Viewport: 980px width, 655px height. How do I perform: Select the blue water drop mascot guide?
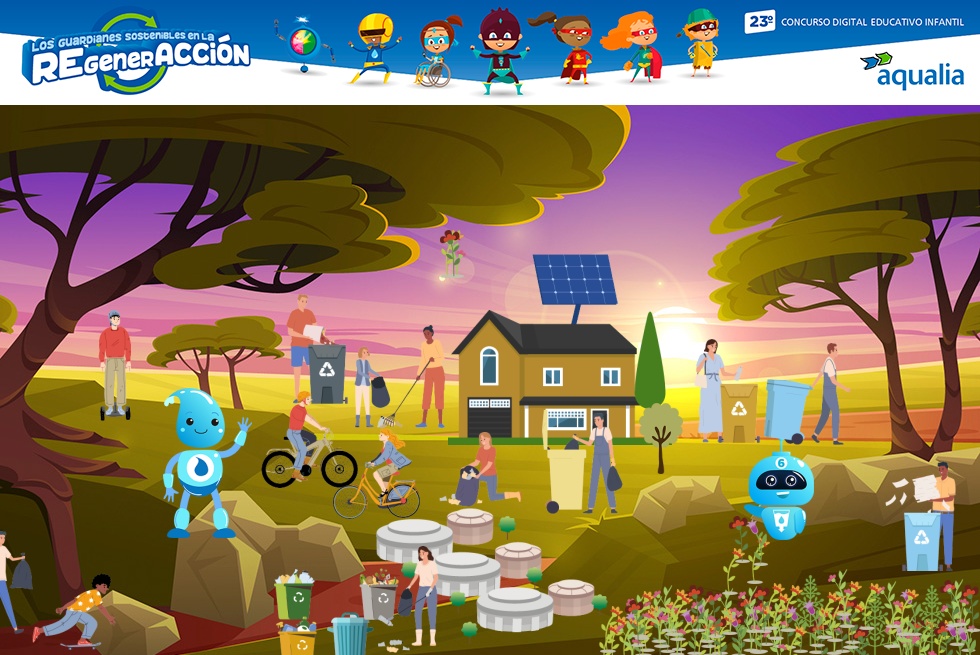[203, 460]
